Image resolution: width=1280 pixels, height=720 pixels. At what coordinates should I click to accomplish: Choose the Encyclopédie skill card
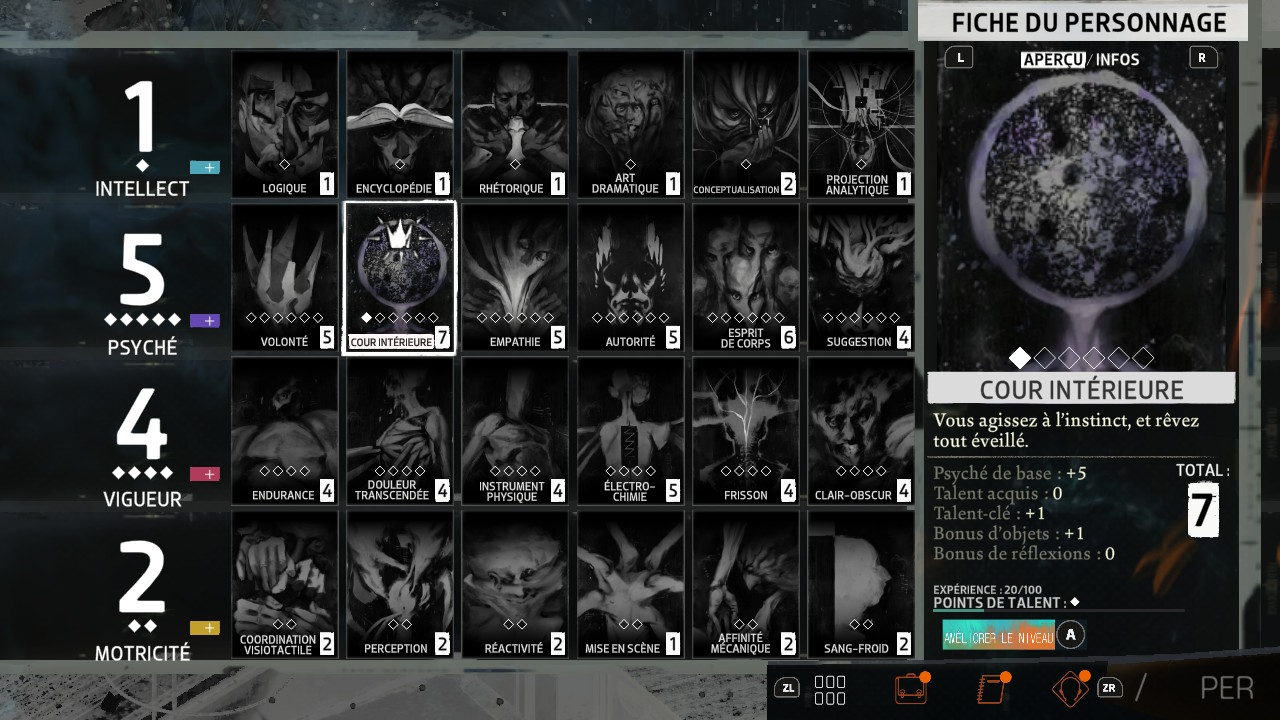(400, 124)
